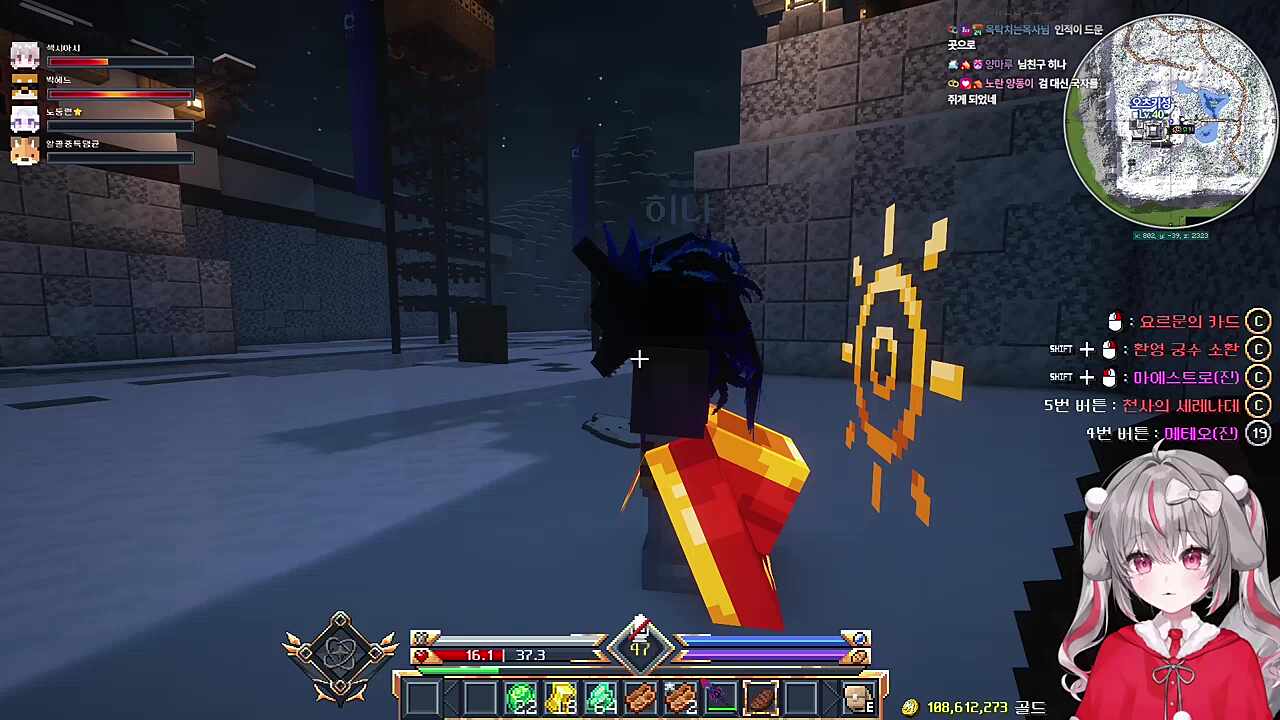This screenshot has height=720, width=1280.
Task: Select the bread stack with count 2
Action: (681, 697)
